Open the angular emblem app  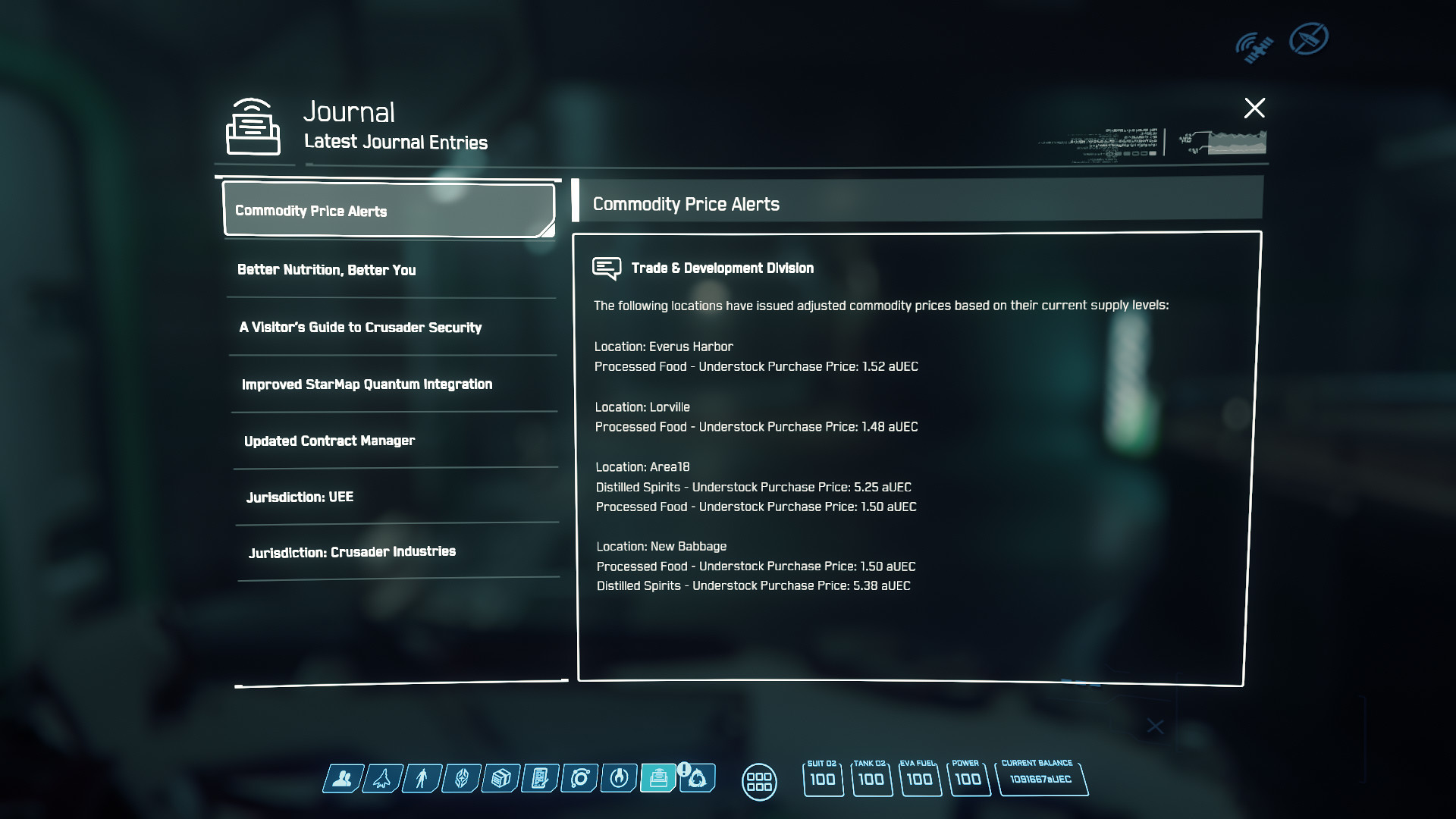(x=460, y=779)
